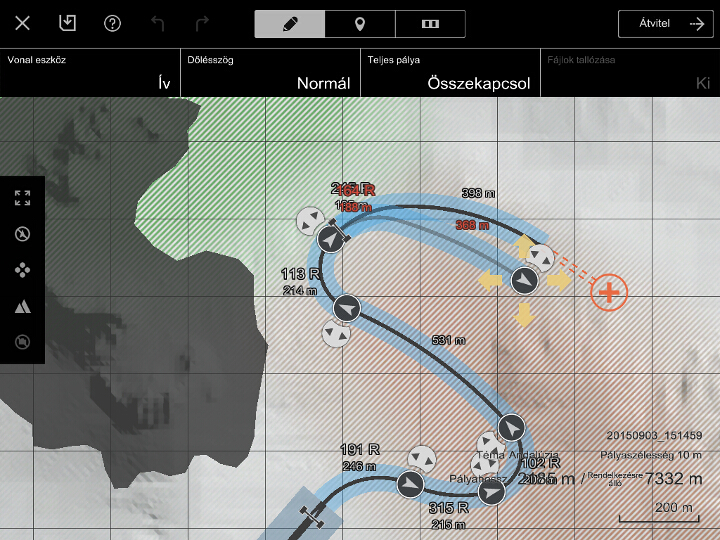Save the track using the save icon

pos(67,23)
